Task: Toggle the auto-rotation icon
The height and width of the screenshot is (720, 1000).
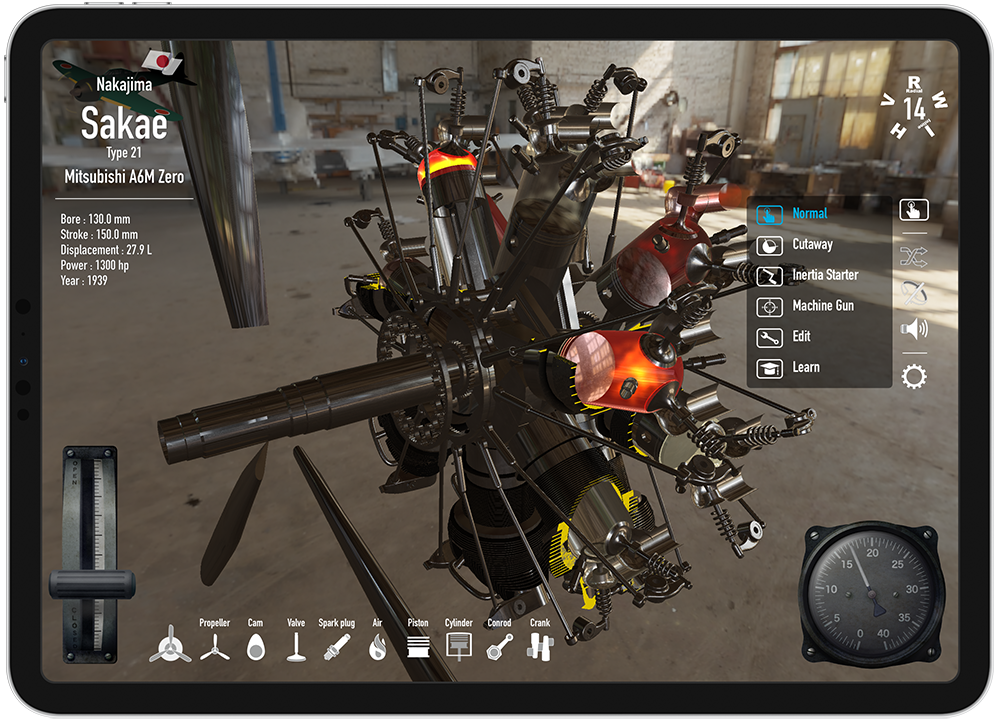Action: (914, 293)
